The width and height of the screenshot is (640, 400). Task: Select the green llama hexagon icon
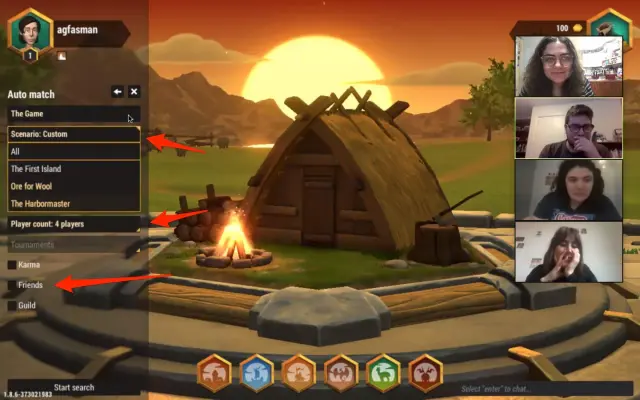pyautogui.click(x=383, y=374)
